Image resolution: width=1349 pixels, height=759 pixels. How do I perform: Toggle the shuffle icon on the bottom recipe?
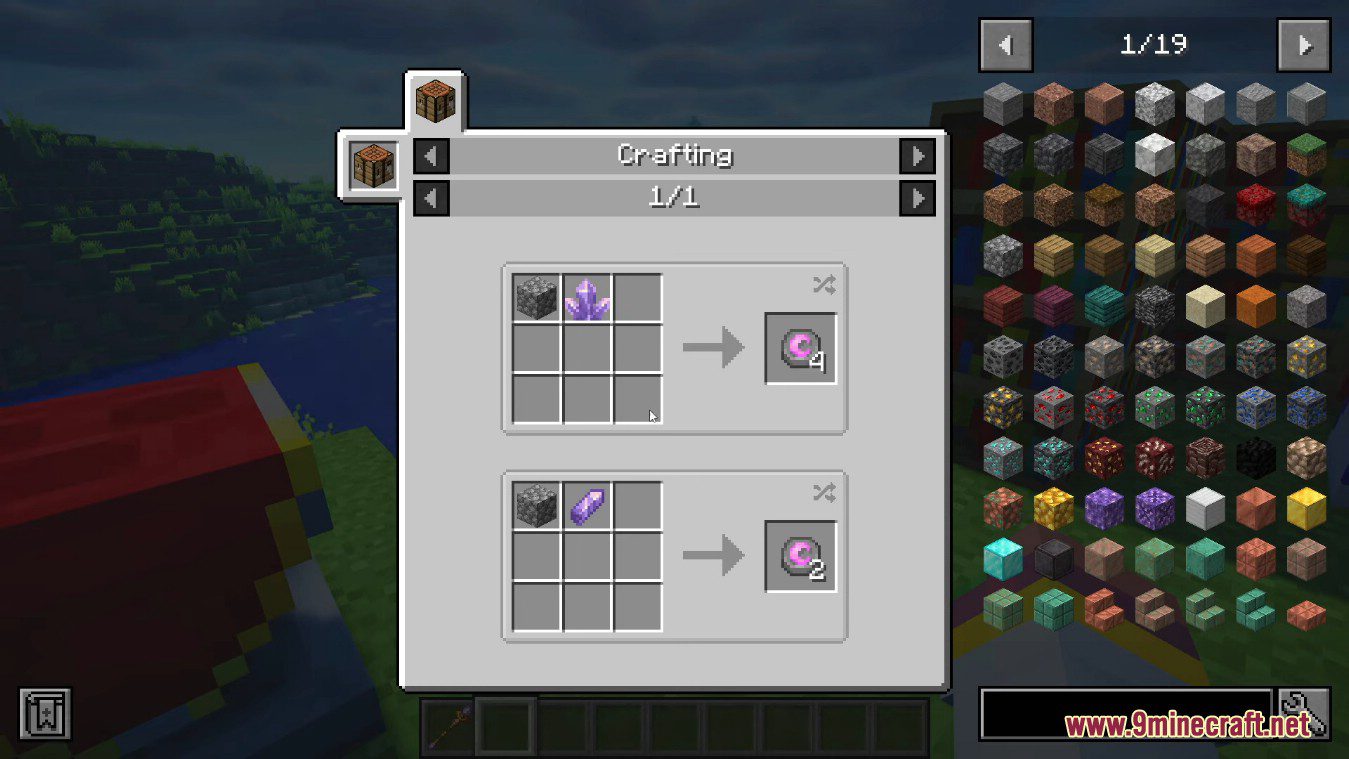[x=823, y=492]
